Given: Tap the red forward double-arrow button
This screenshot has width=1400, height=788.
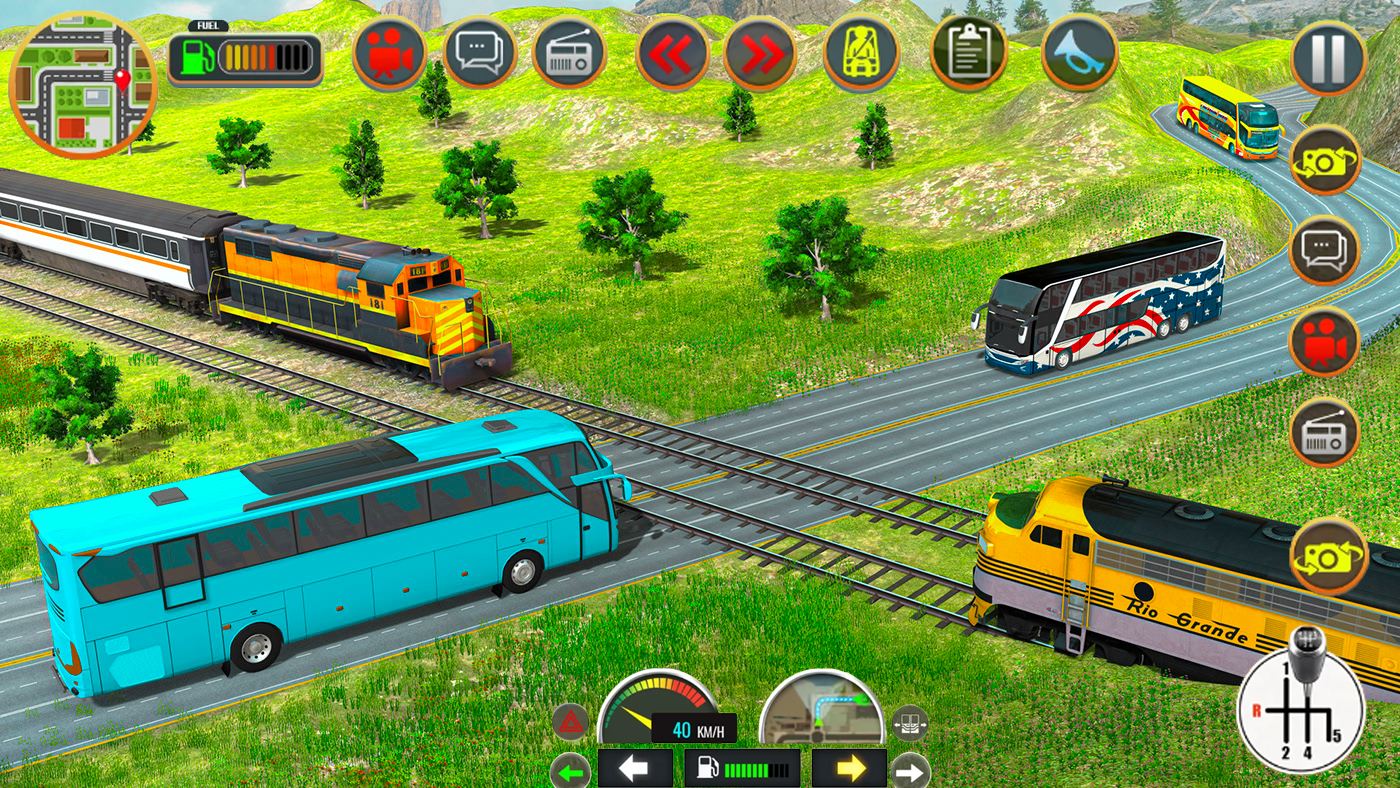Looking at the screenshot, I should pyautogui.click(x=760, y=54).
